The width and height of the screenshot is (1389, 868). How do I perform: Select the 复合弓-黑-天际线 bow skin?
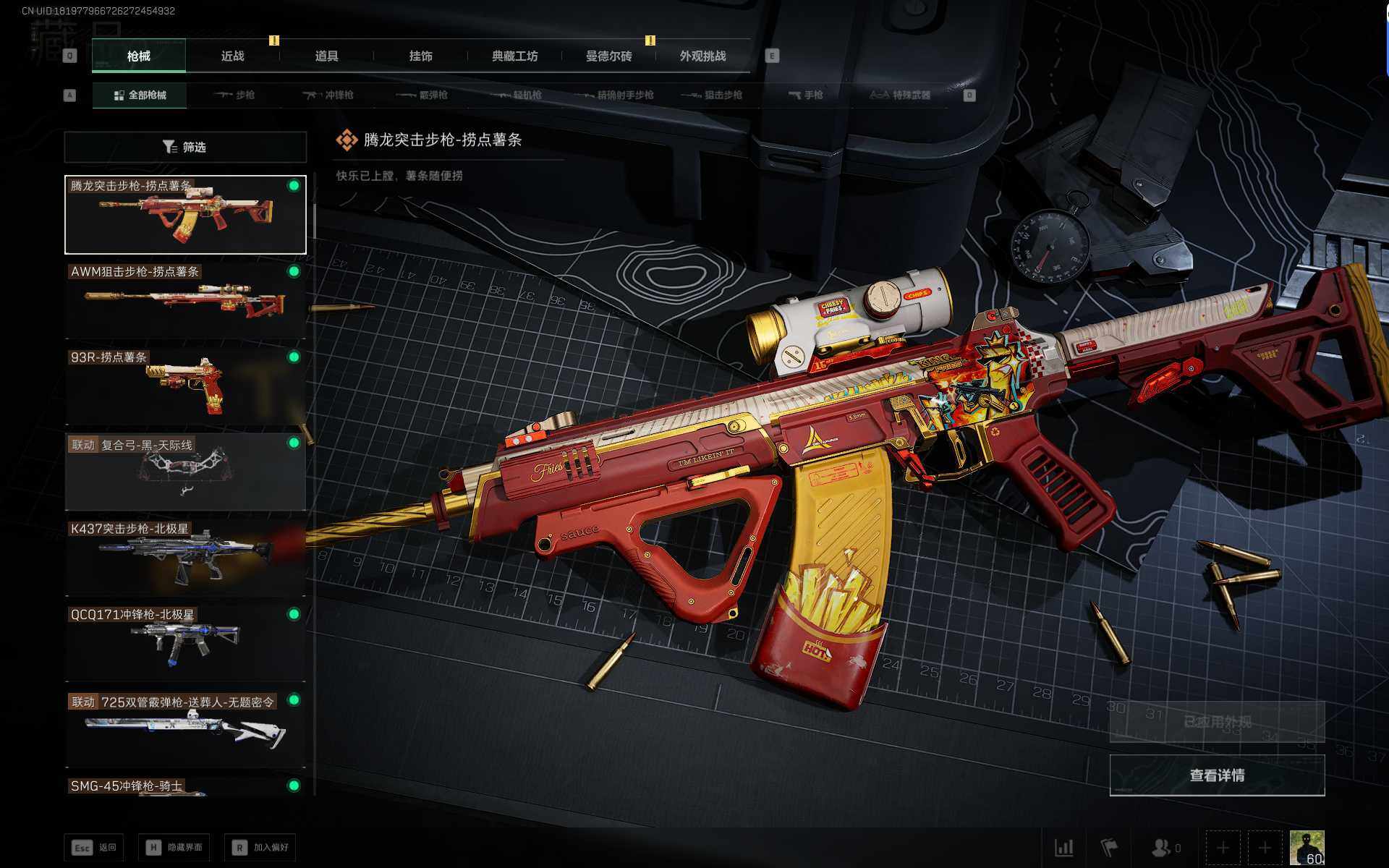click(x=185, y=472)
